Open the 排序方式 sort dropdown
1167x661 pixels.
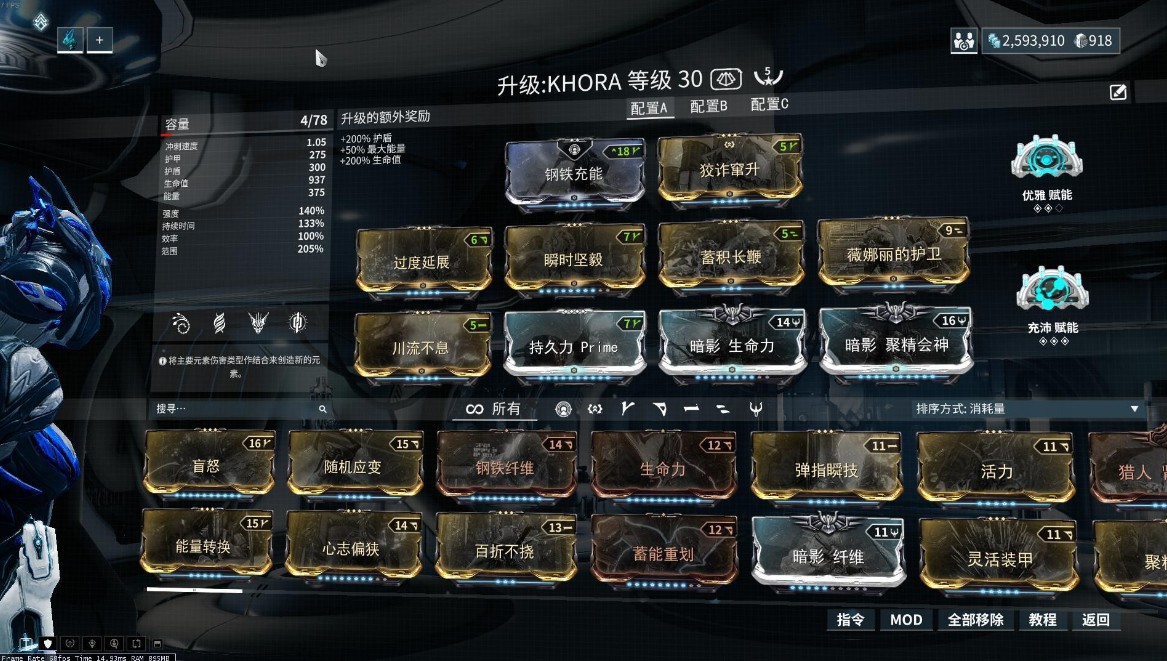coord(1027,409)
